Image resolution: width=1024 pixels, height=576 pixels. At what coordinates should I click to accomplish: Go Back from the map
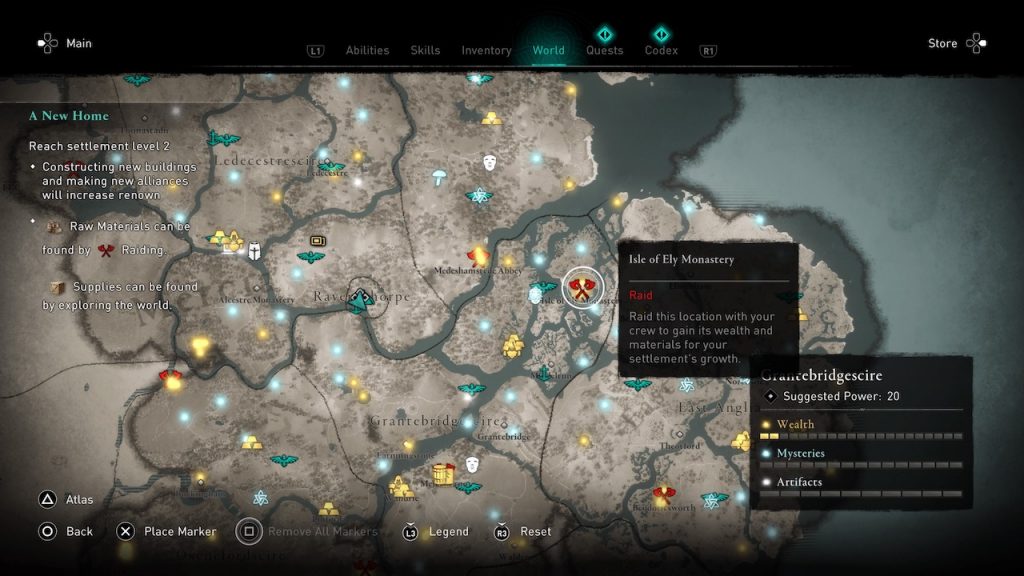coord(66,531)
